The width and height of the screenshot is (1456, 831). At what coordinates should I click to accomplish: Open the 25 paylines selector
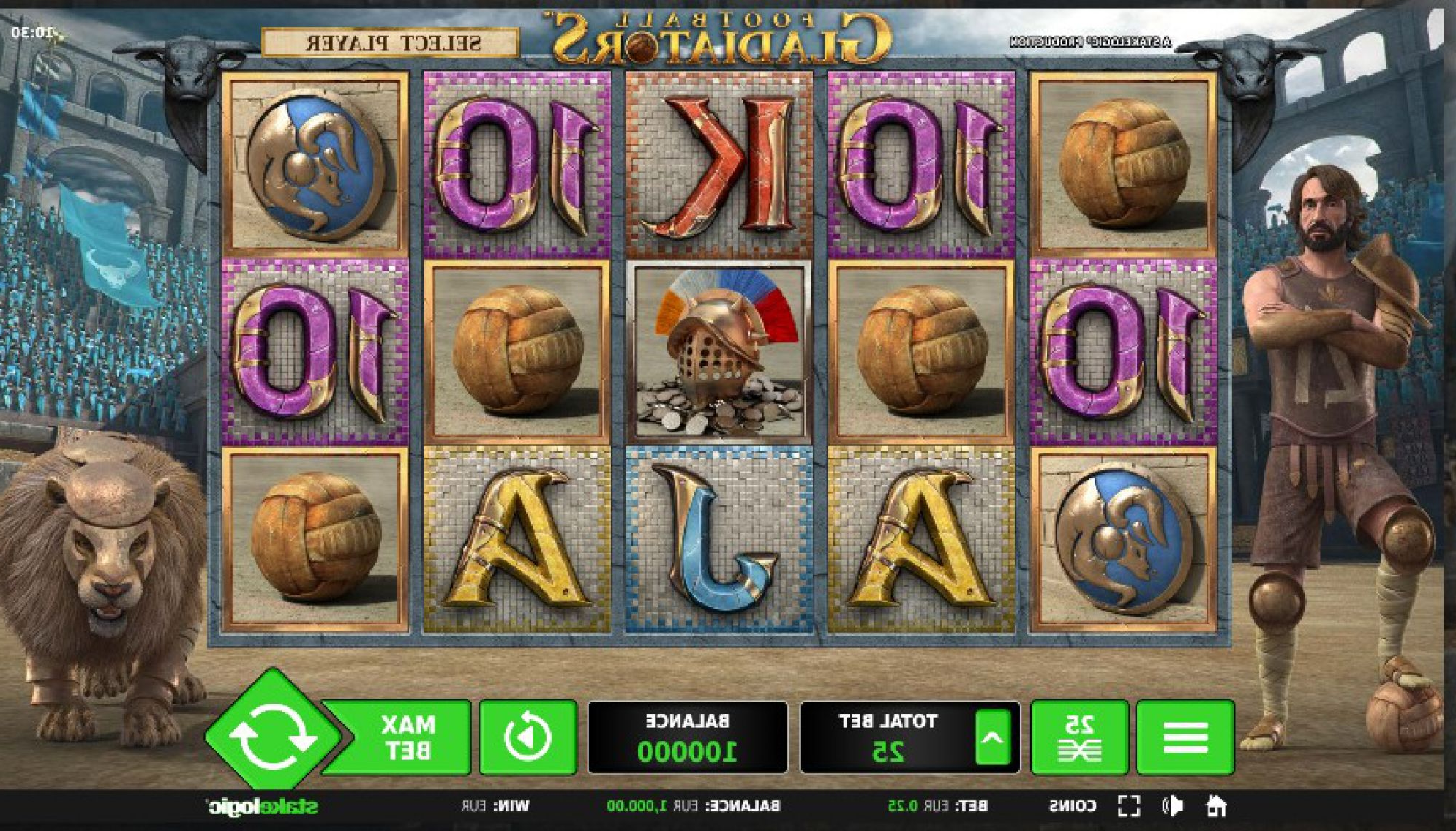click(1079, 737)
